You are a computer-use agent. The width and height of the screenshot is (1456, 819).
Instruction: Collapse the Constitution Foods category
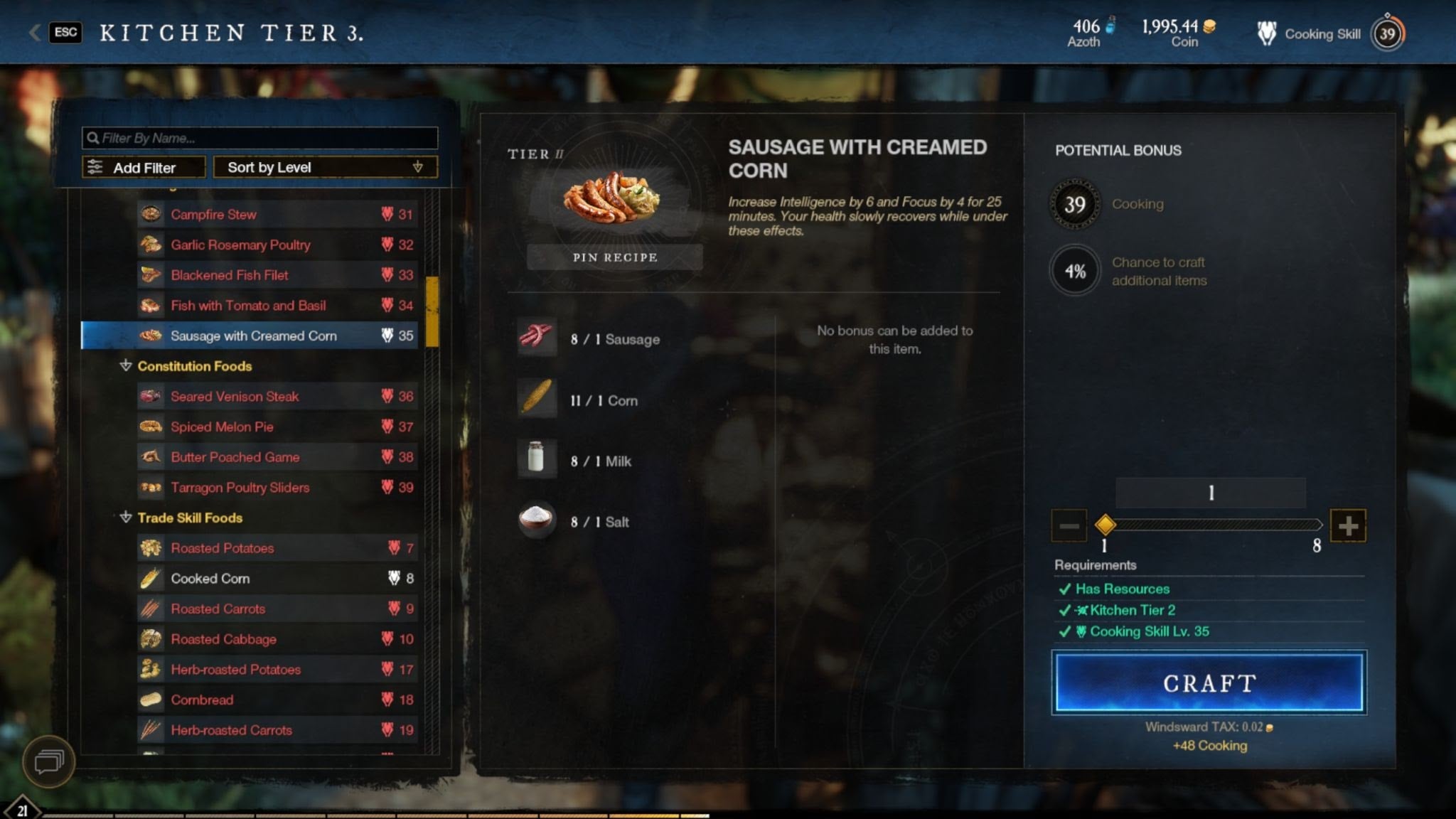coord(126,366)
